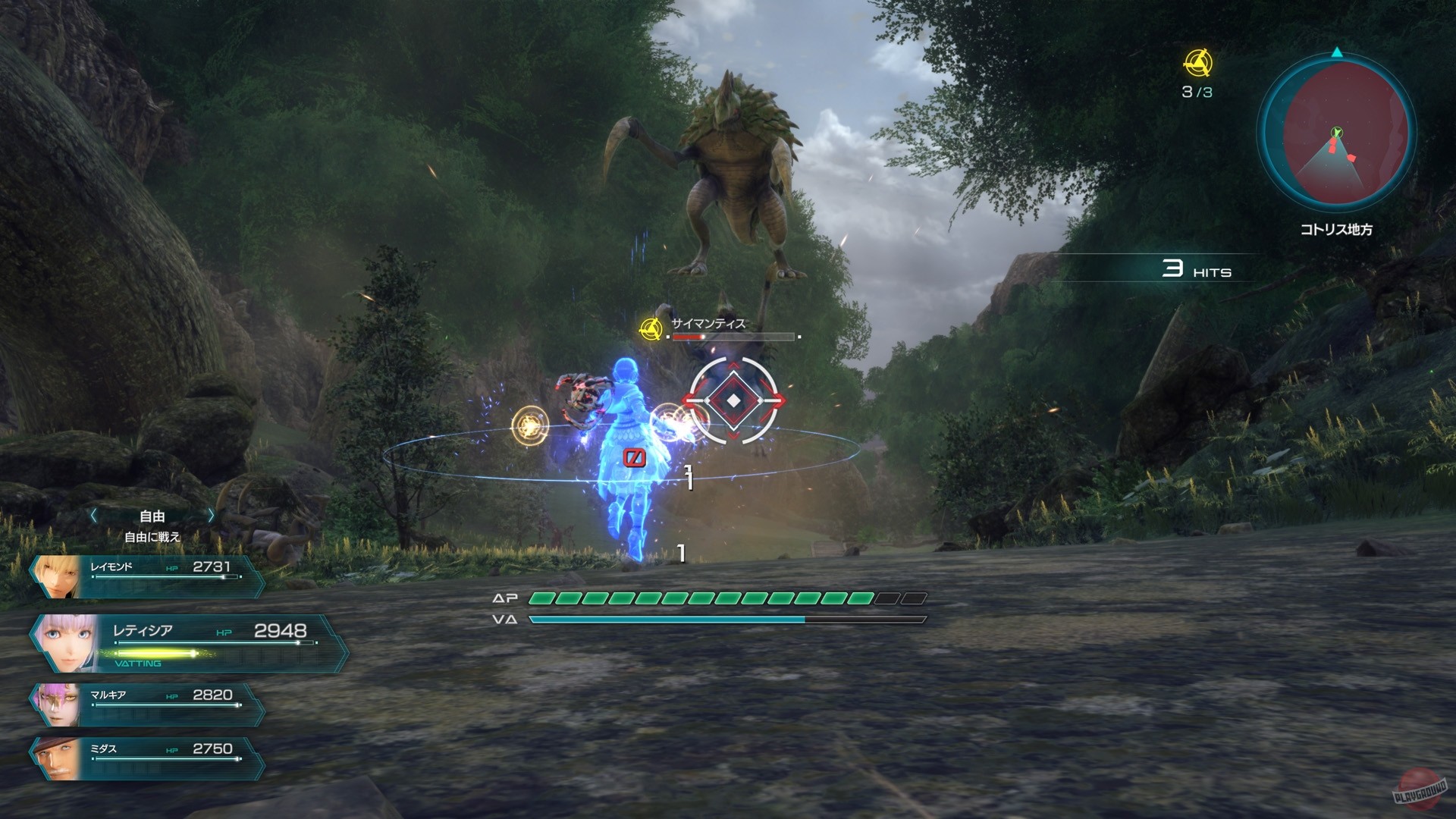1456x819 pixels.
Task: Click the left arrow beside 自由
Action: [93, 516]
